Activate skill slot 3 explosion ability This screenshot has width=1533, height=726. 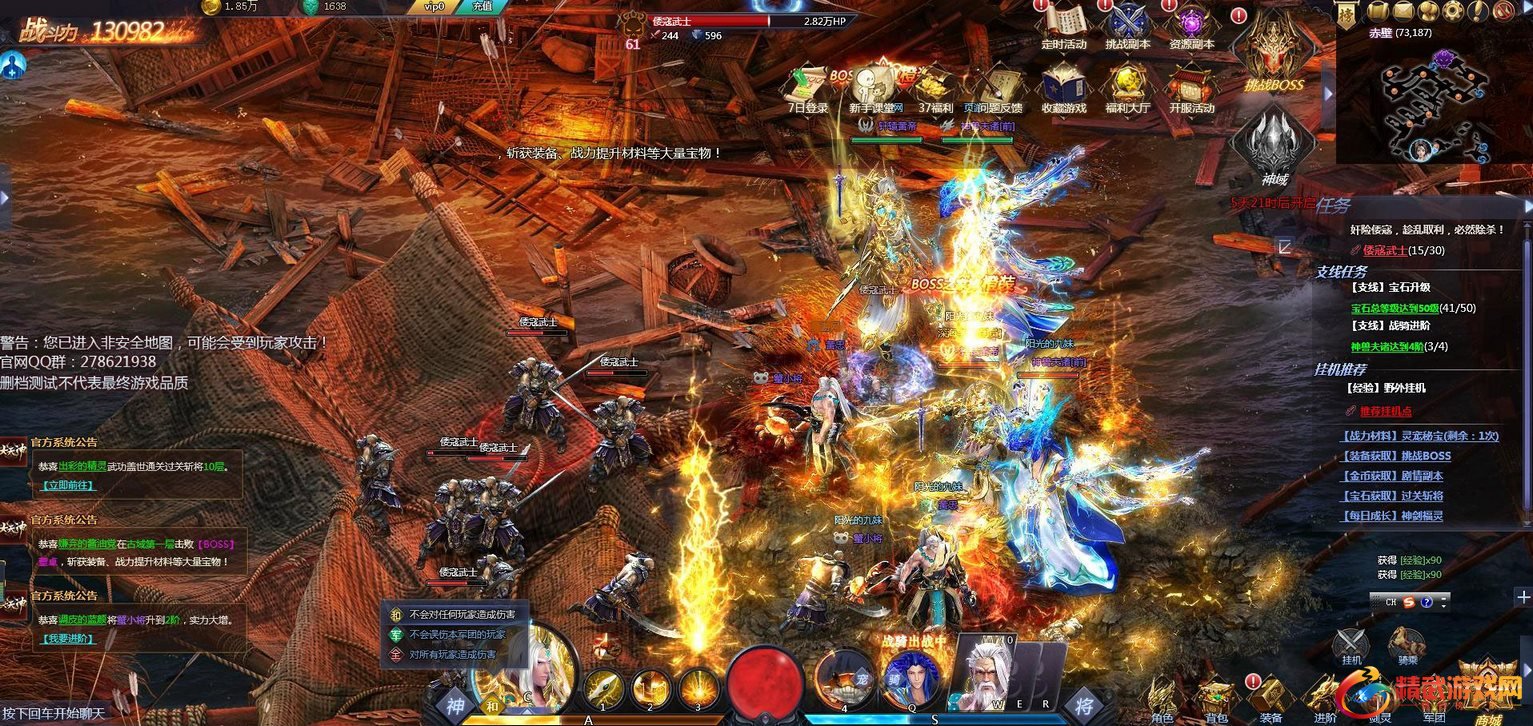pos(699,688)
